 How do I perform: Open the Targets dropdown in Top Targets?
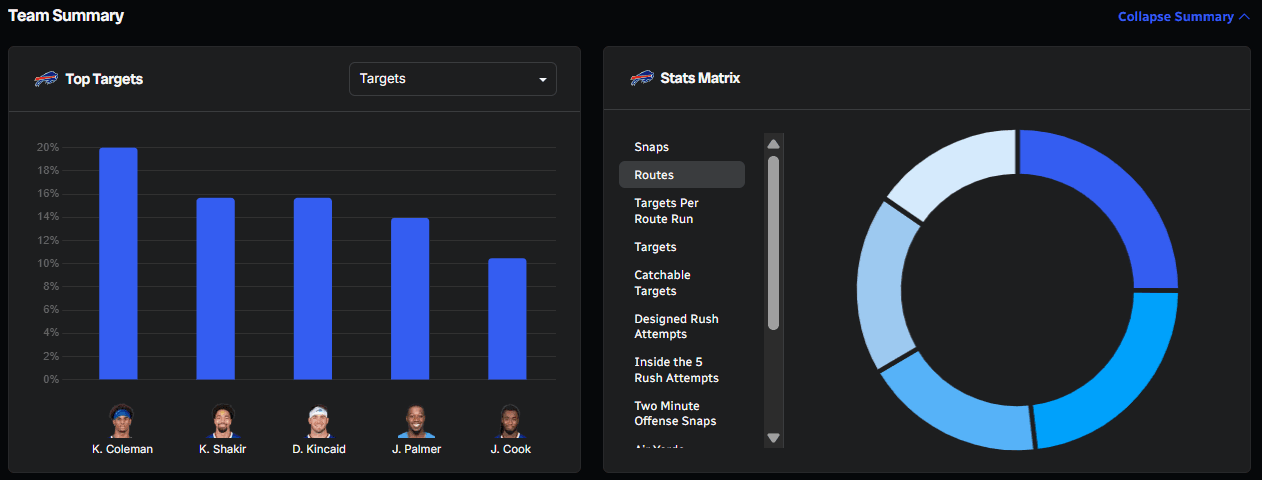tap(452, 79)
